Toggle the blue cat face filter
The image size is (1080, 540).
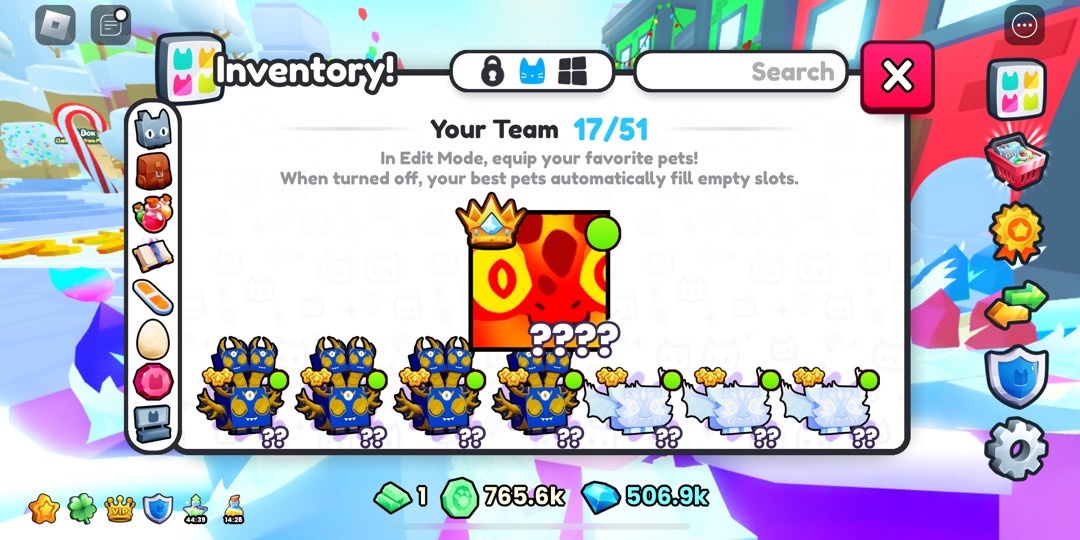point(532,72)
